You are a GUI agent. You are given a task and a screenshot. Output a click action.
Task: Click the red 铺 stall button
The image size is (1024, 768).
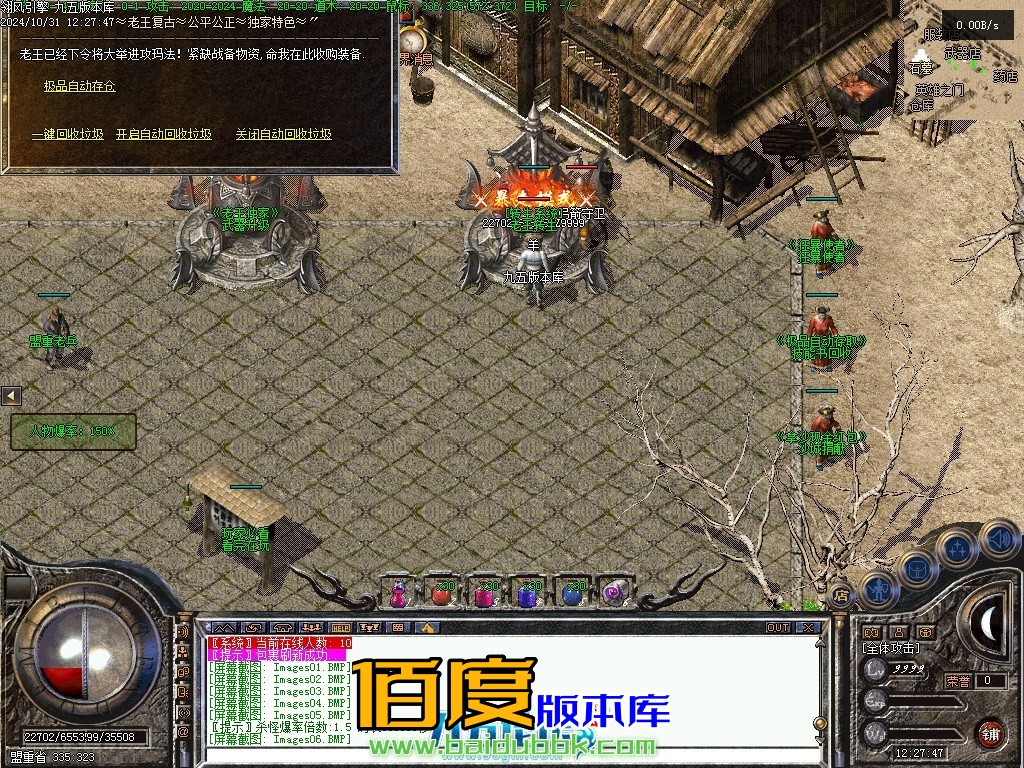(990, 732)
